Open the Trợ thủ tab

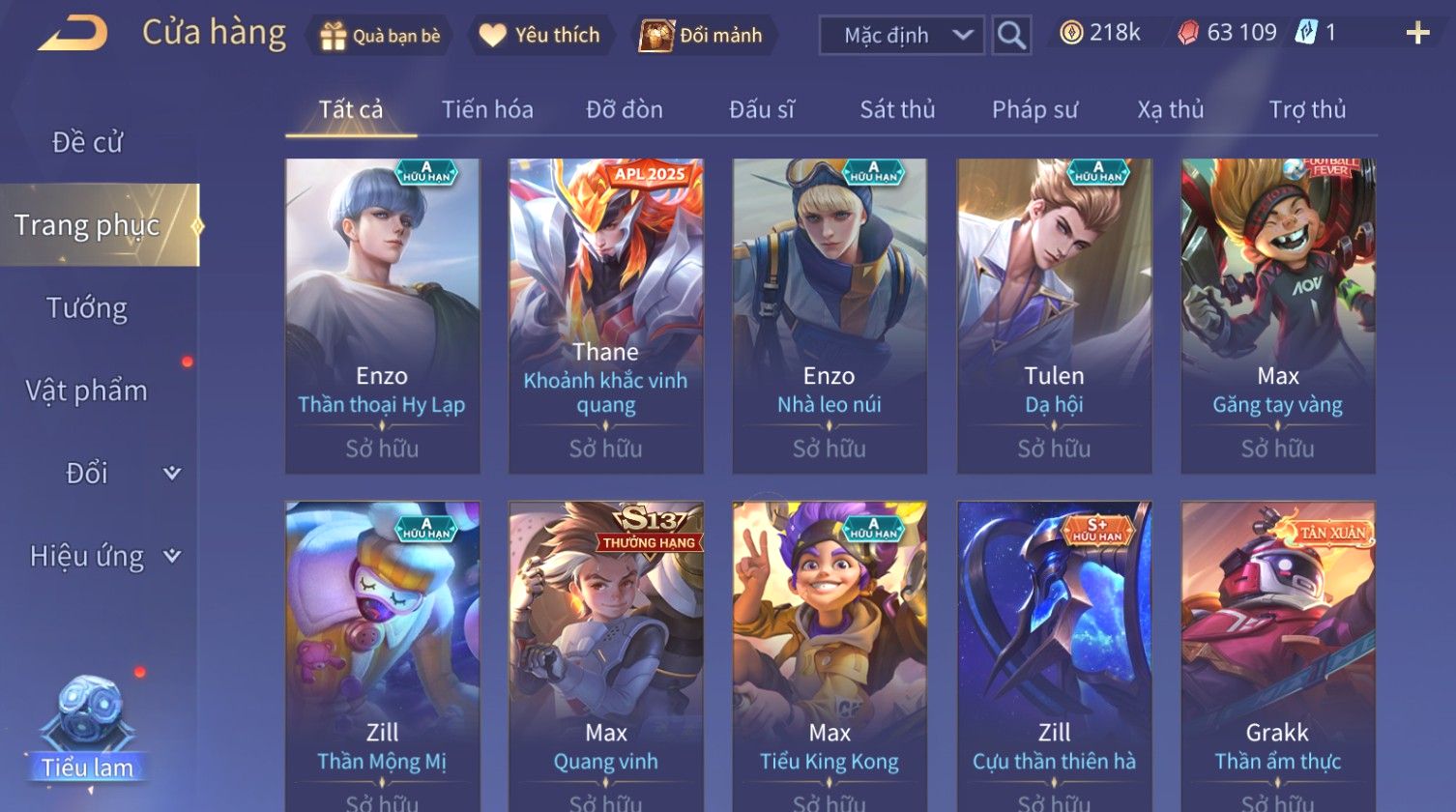point(1307,110)
